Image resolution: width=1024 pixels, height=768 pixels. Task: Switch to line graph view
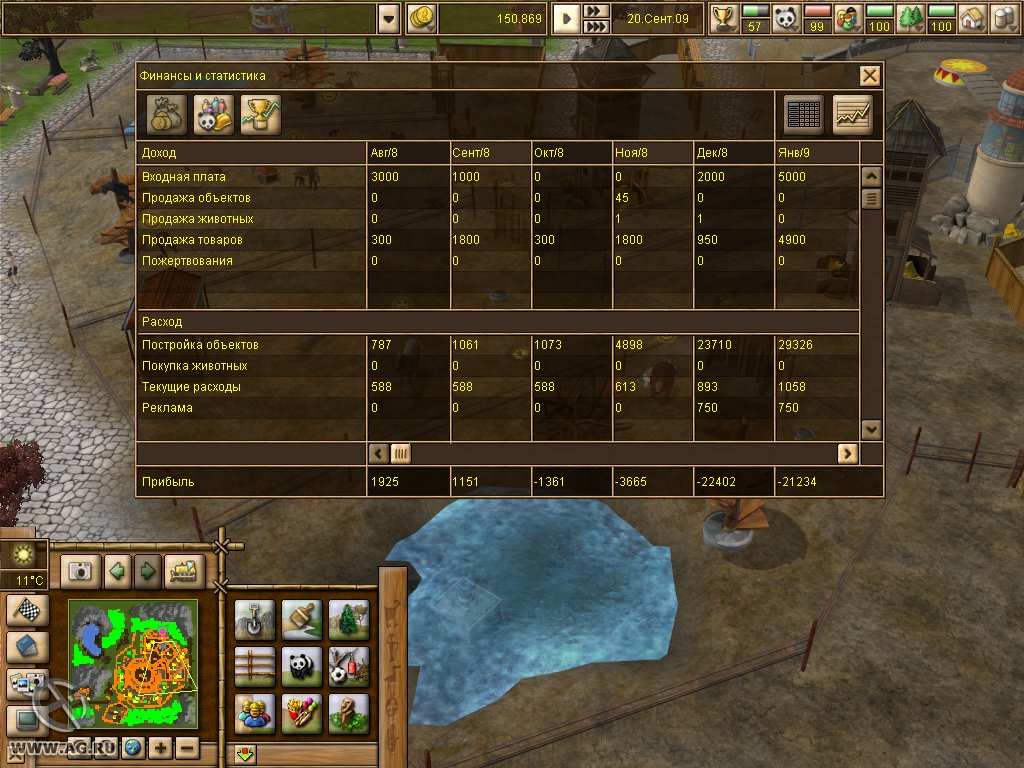point(852,115)
